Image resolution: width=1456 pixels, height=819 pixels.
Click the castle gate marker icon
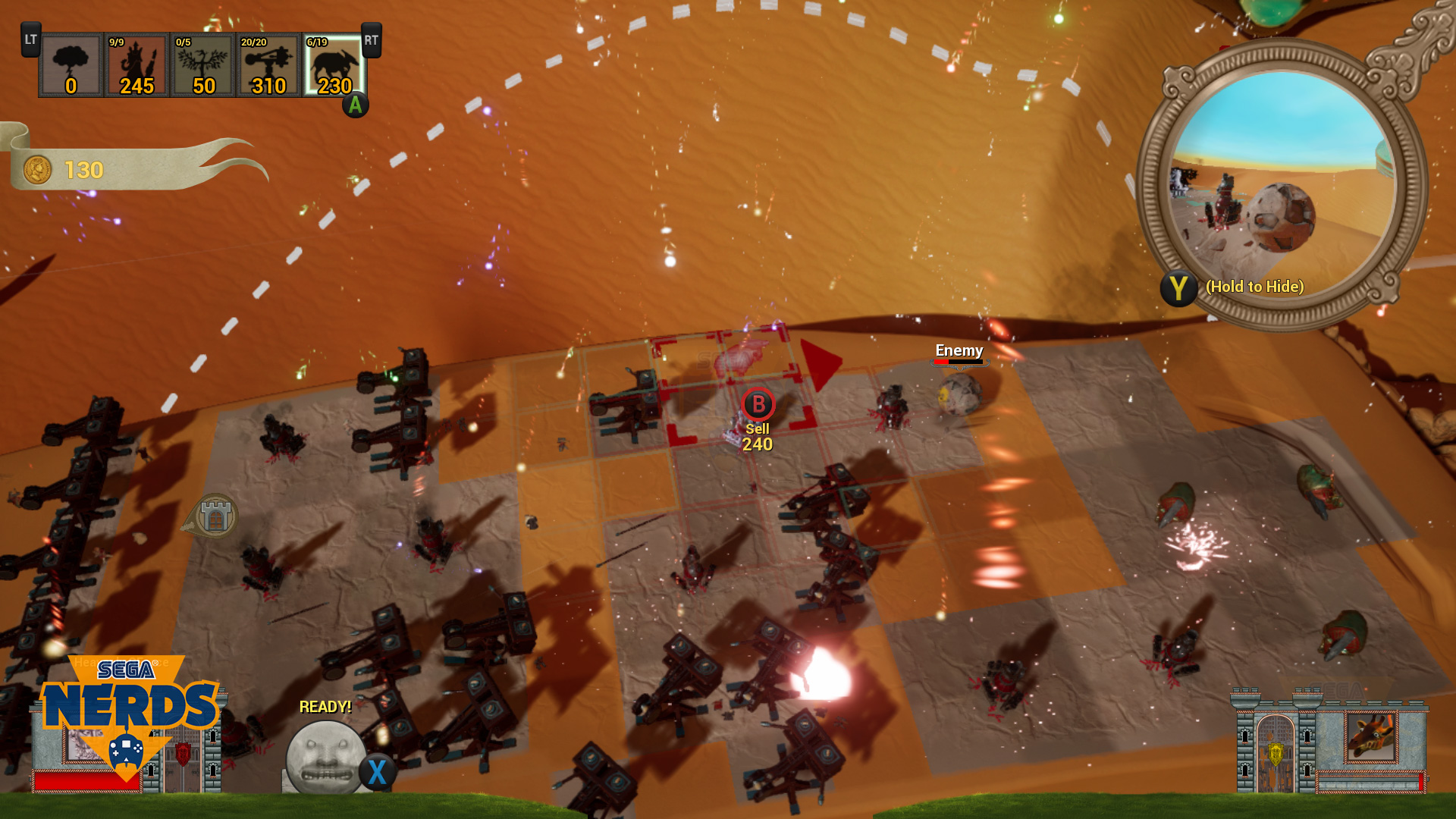pyautogui.click(x=215, y=517)
